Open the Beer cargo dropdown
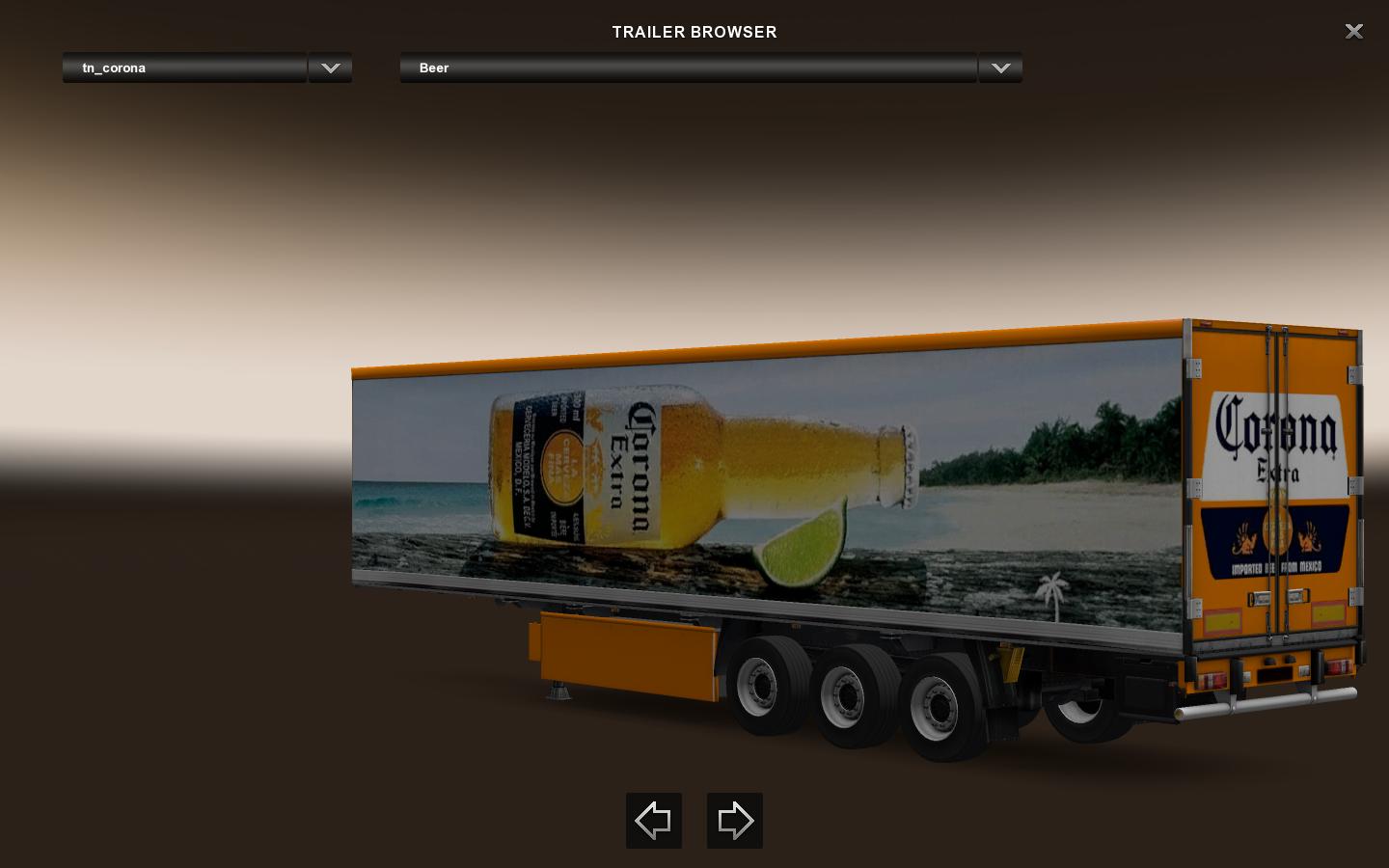This screenshot has width=1389, height=868. pyautogui.click(x=688, y=68)
